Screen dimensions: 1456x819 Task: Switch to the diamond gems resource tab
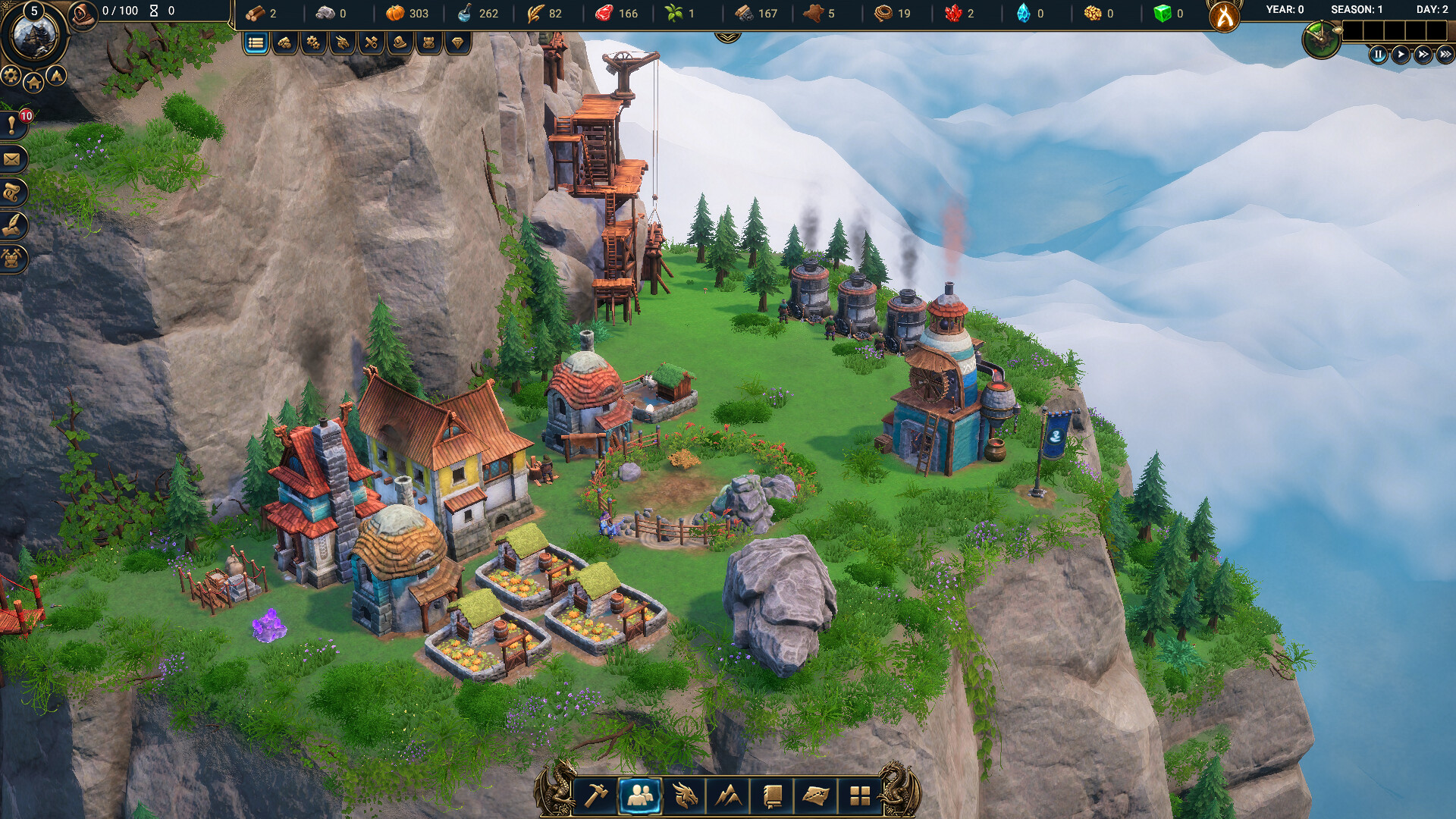457,43
